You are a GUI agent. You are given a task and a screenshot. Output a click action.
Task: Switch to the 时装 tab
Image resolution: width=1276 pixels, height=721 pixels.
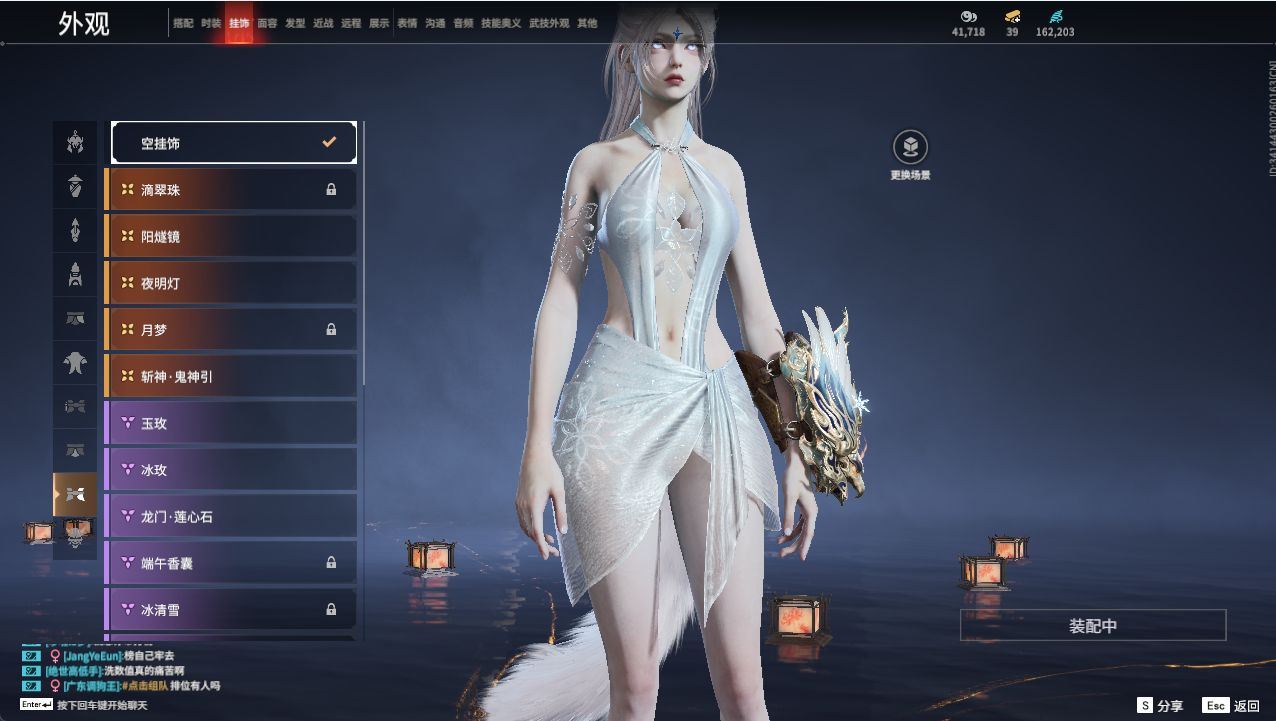[x=211, y=23]
